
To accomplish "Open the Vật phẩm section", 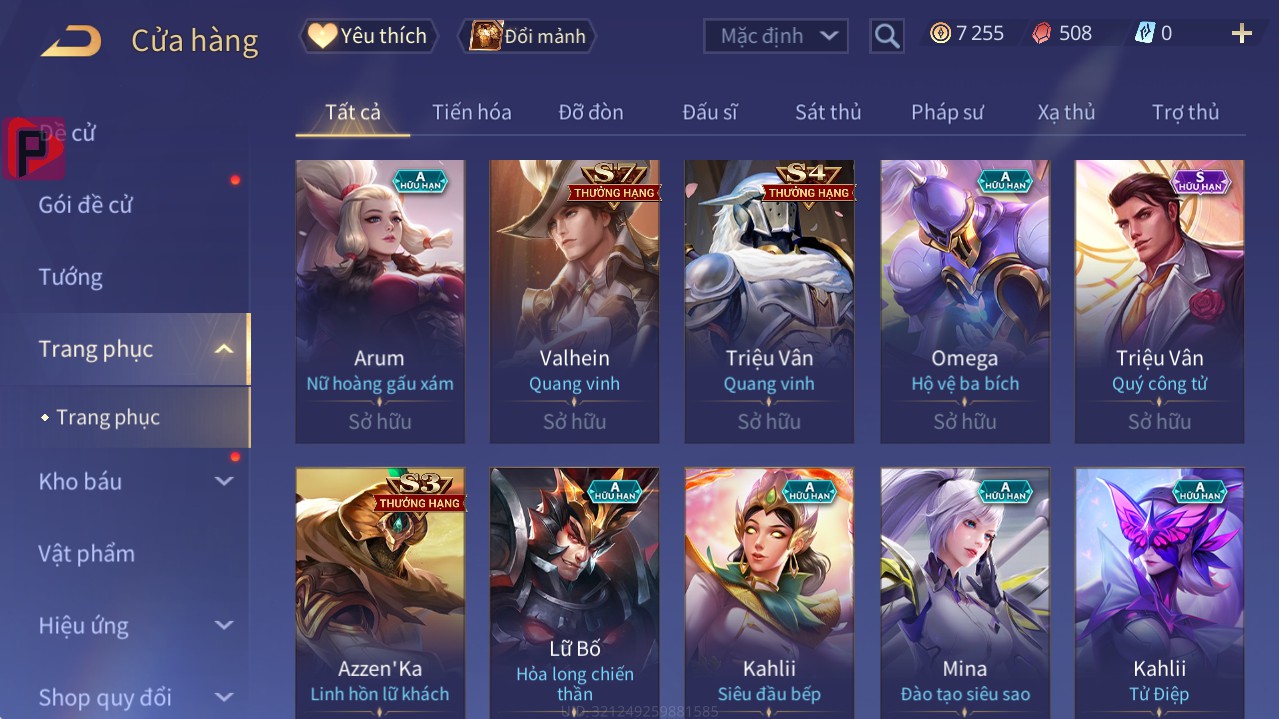I will pos(86,553).
